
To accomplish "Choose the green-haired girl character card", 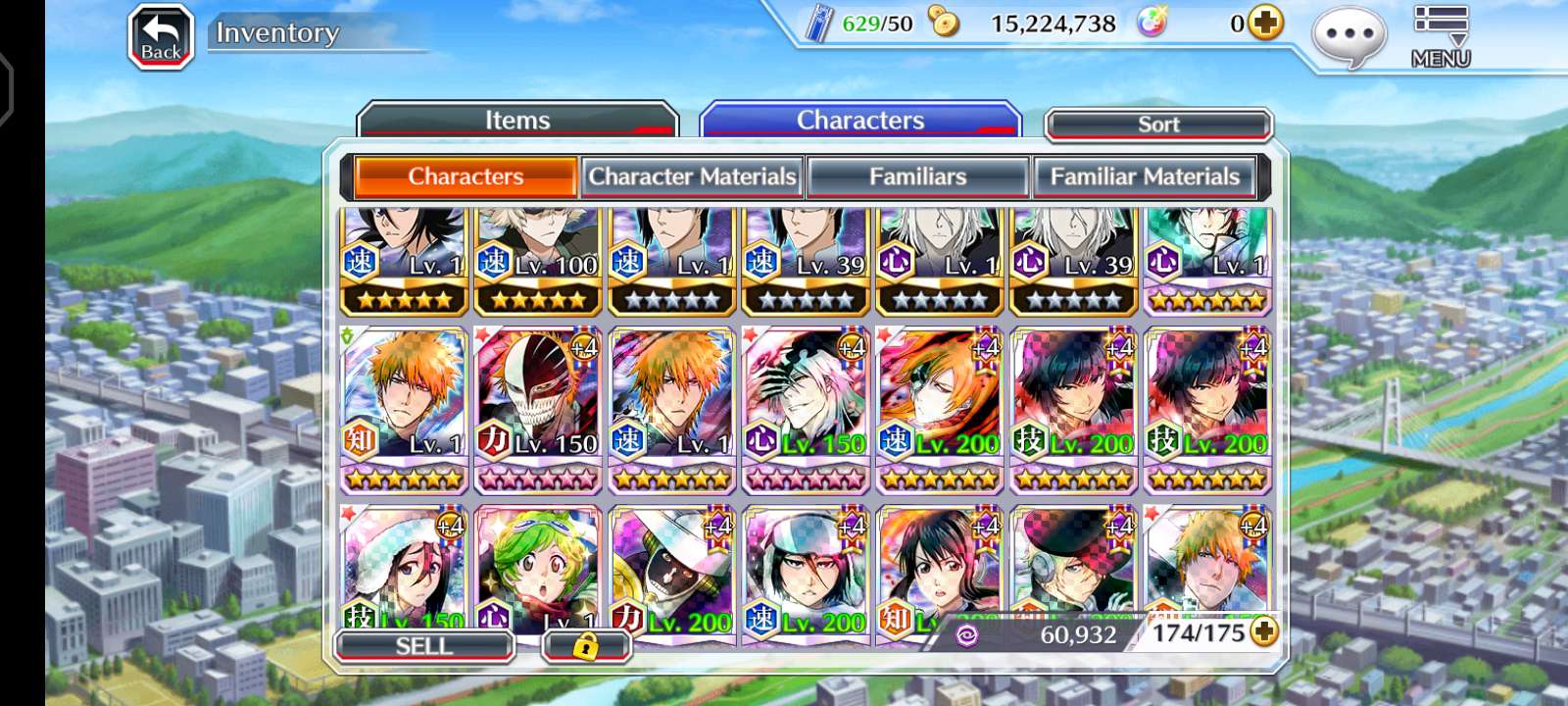I will point(538,569).
